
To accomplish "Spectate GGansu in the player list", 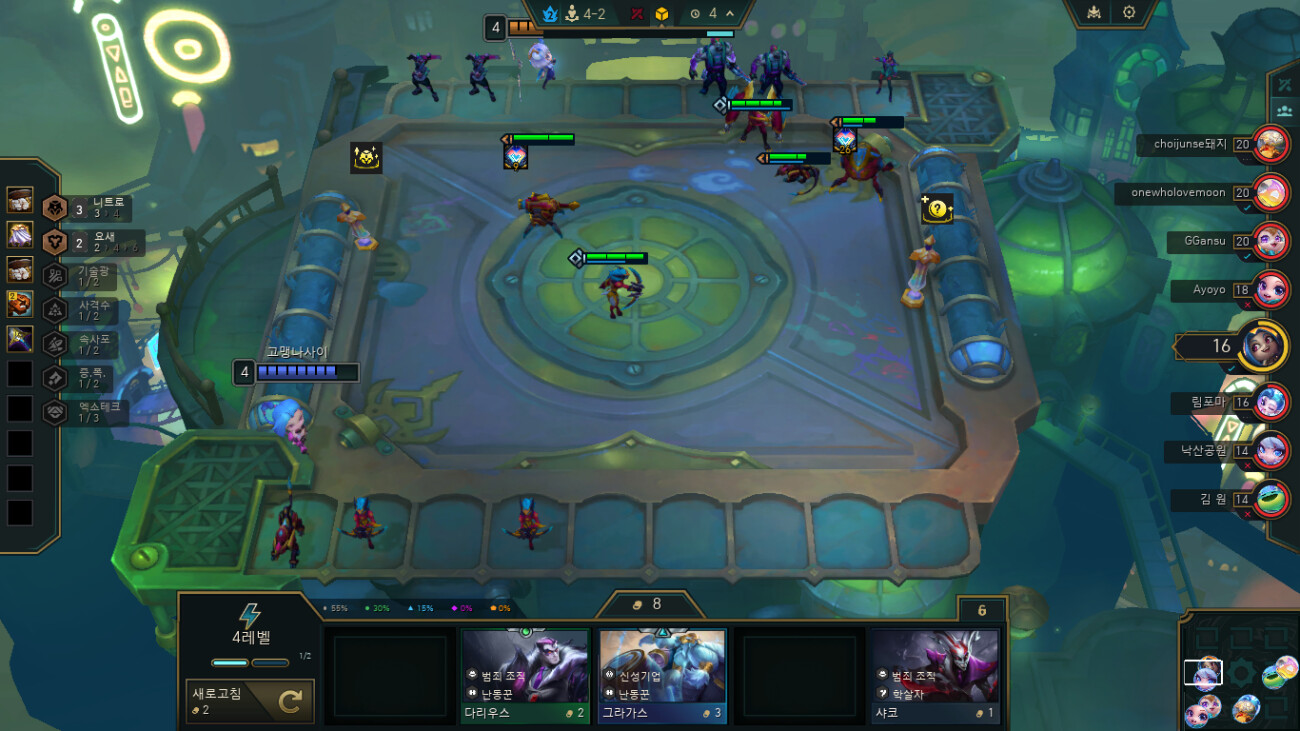I will (1271, 241).
